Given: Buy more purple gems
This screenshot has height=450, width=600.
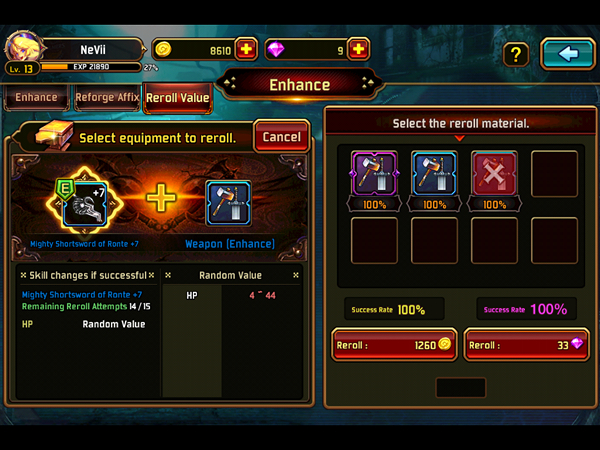Looking at the screenshot, I should (x=359, y=49).
